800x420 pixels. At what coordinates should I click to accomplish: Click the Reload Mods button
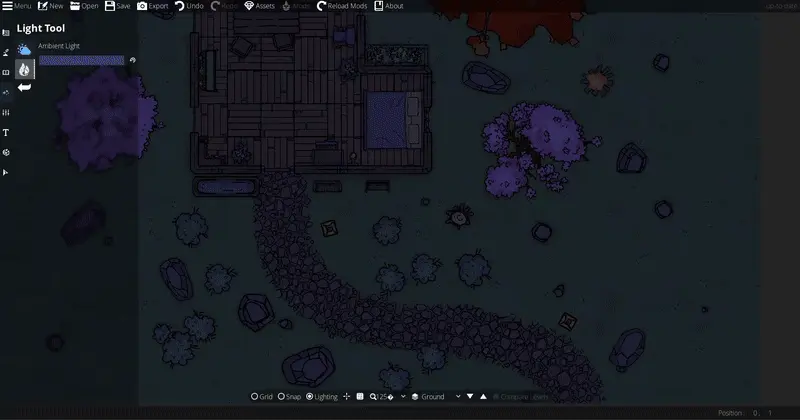click(x=341, y=6)
